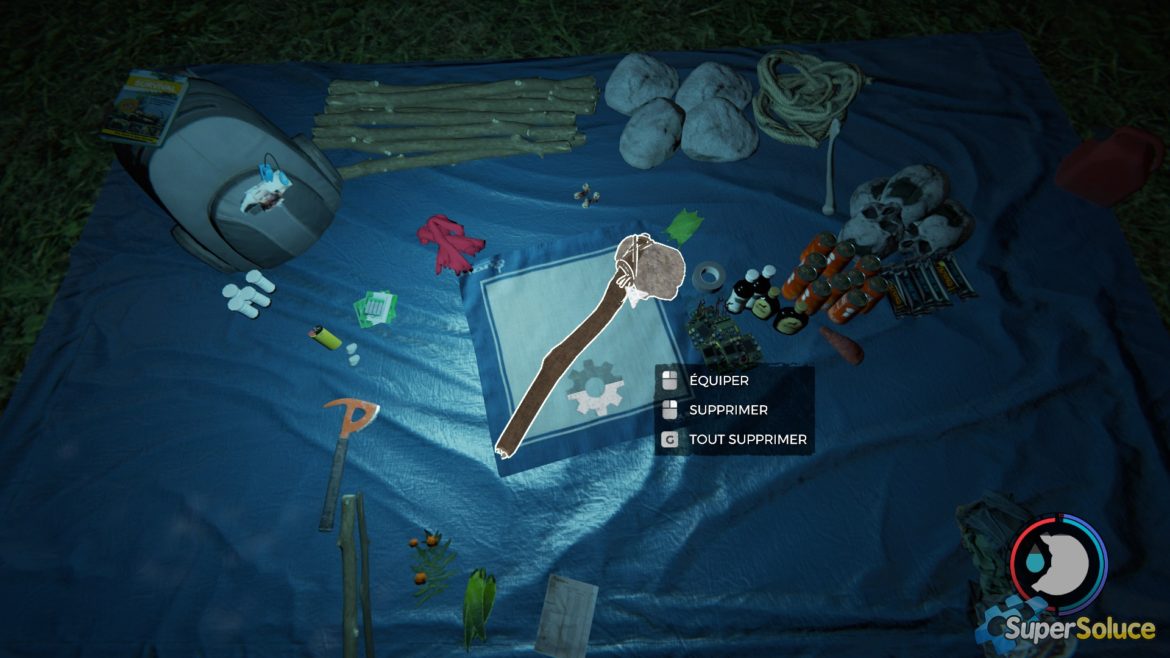Screen dimensions: 1170x658
Task: Select the roll of duct tape
Action: point(711,276)
